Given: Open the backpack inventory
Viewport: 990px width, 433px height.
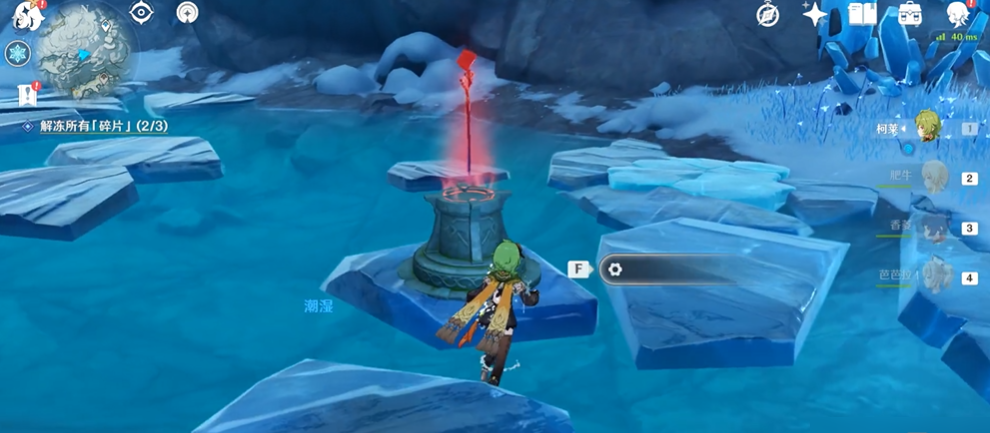Looking at the screenshot, I should [x=910, y=14].
